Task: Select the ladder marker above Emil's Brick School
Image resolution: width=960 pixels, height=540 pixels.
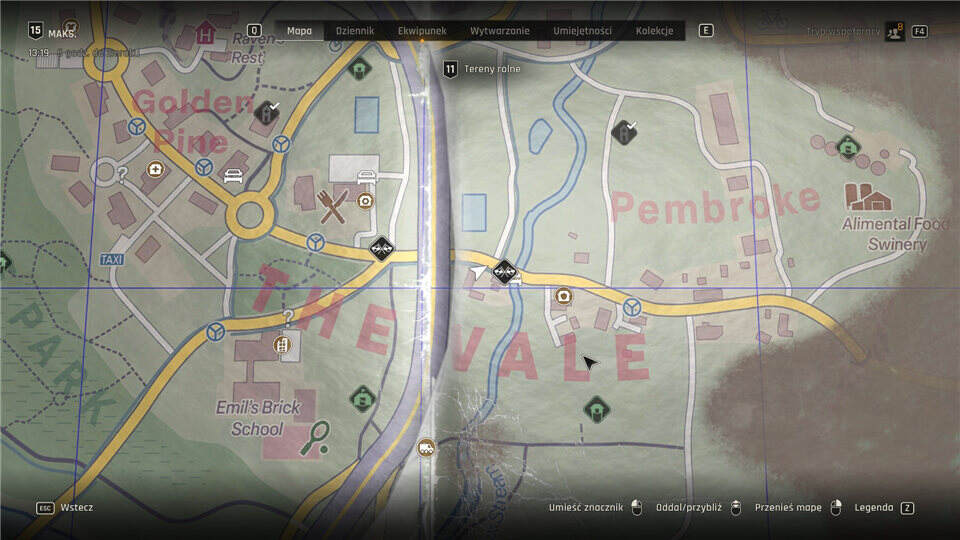Action: (x=283, y=345)
